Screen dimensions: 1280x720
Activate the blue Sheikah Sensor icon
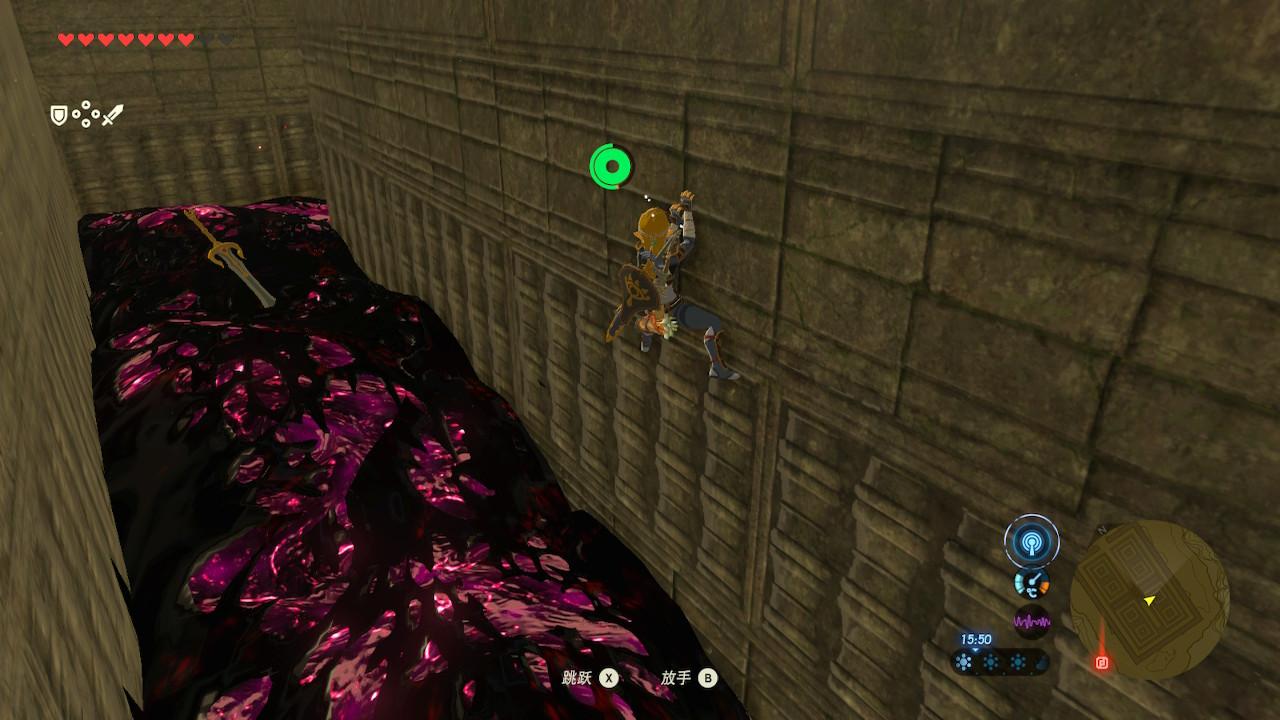coord(1031,542)
